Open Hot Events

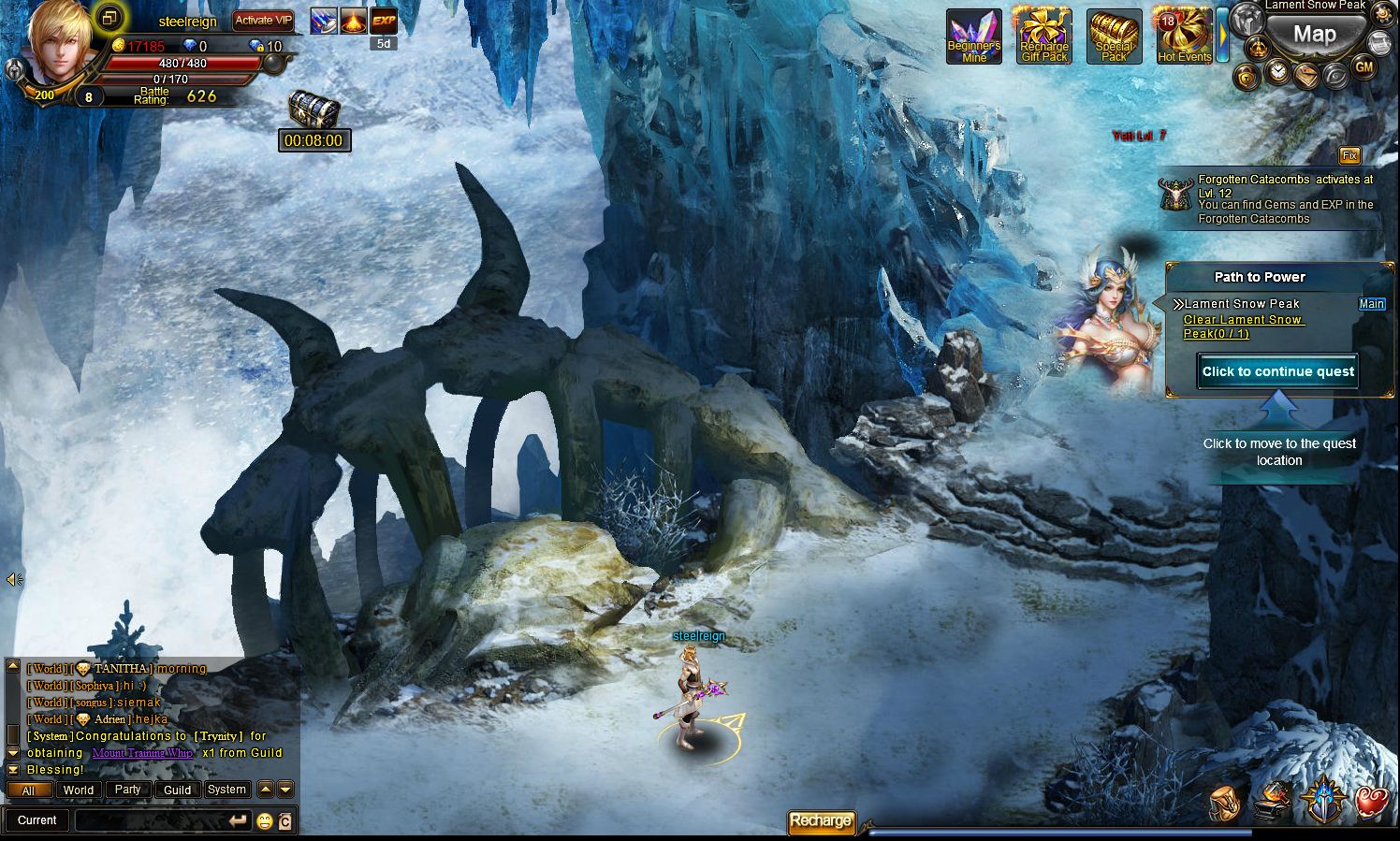pos(1184,37)
